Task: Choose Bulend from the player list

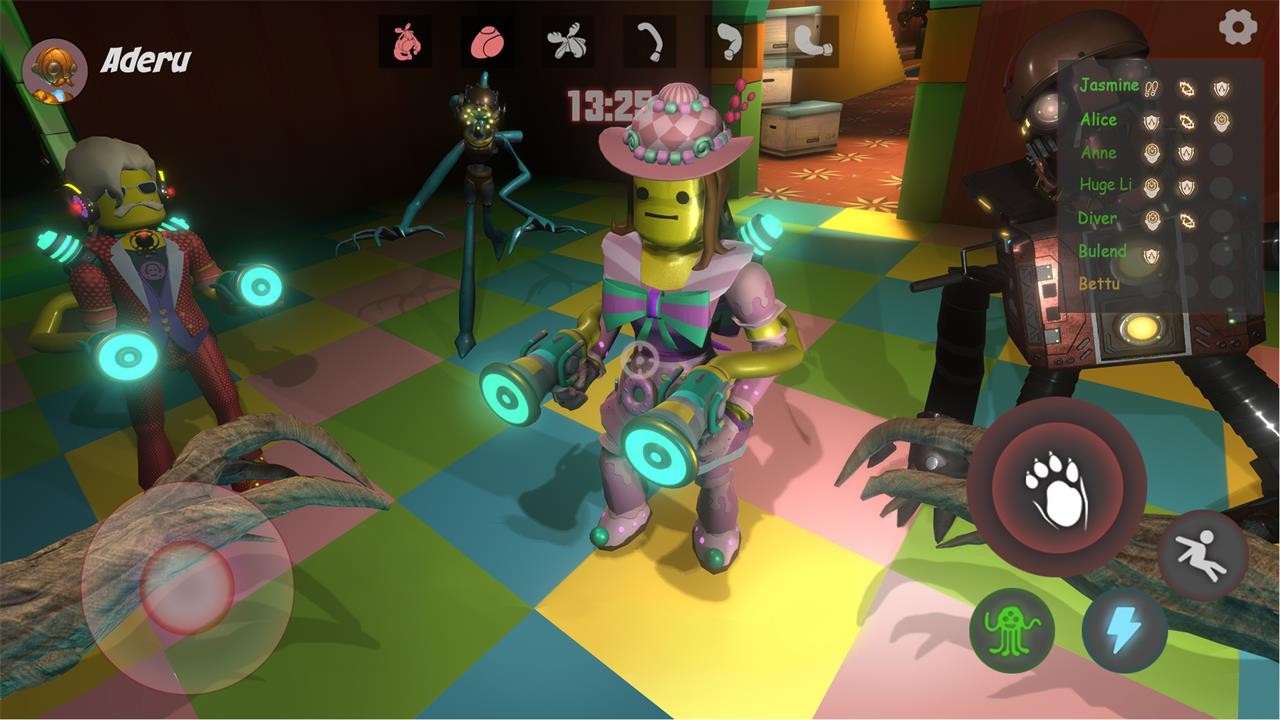Action: [x=1103, y=251]
